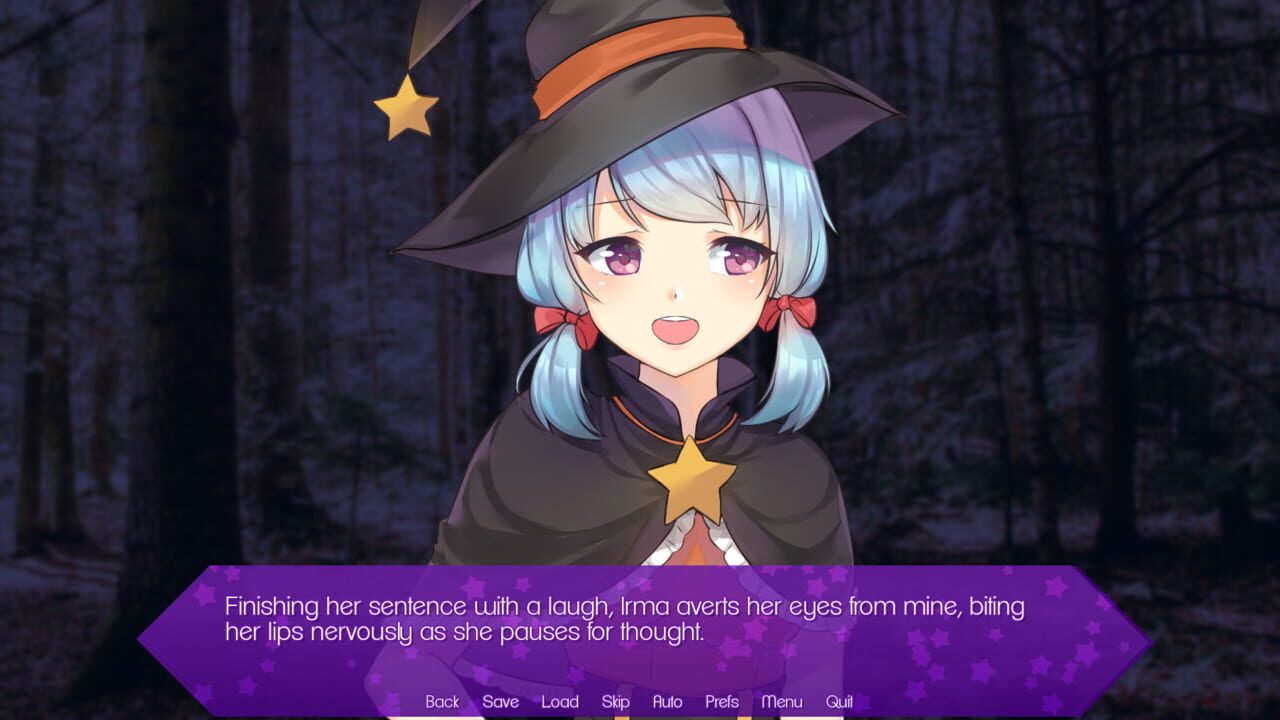Enable Auto-forward text mode

666,702
